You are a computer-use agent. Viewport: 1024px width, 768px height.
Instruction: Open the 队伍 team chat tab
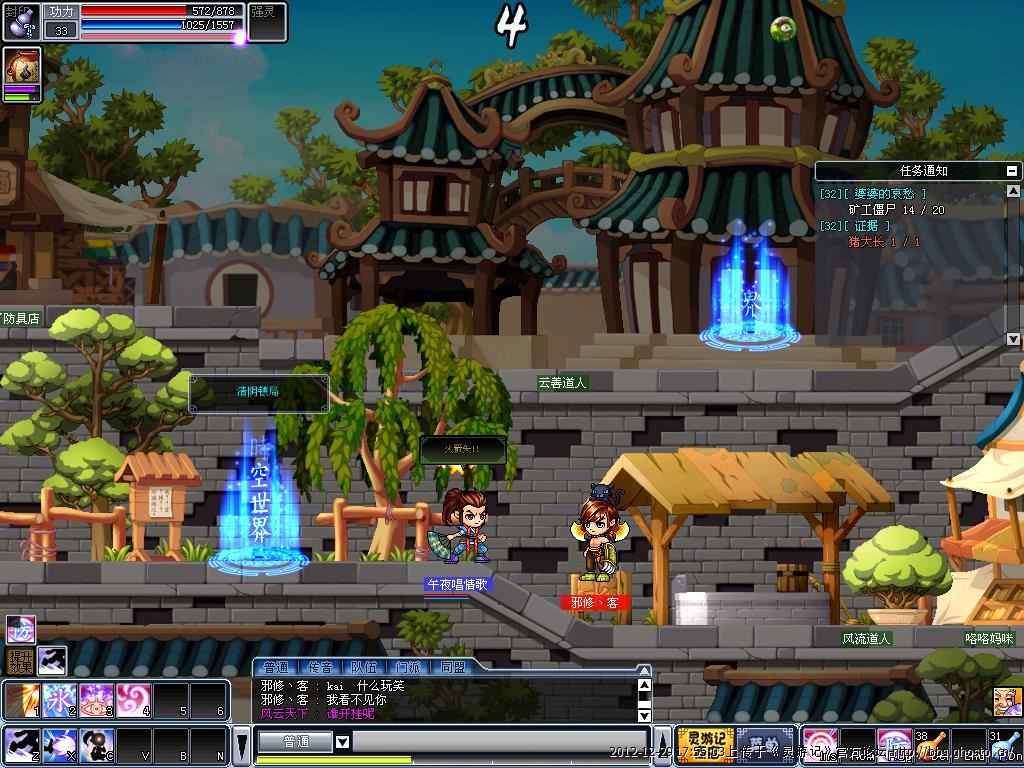click(363, 666)
